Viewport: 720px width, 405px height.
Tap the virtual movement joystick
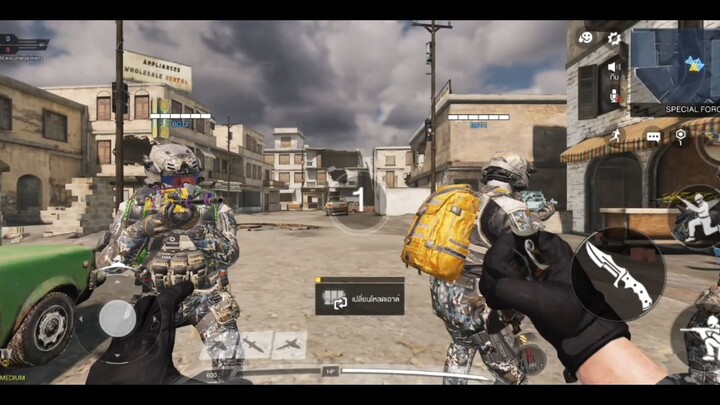click(117, 319)
